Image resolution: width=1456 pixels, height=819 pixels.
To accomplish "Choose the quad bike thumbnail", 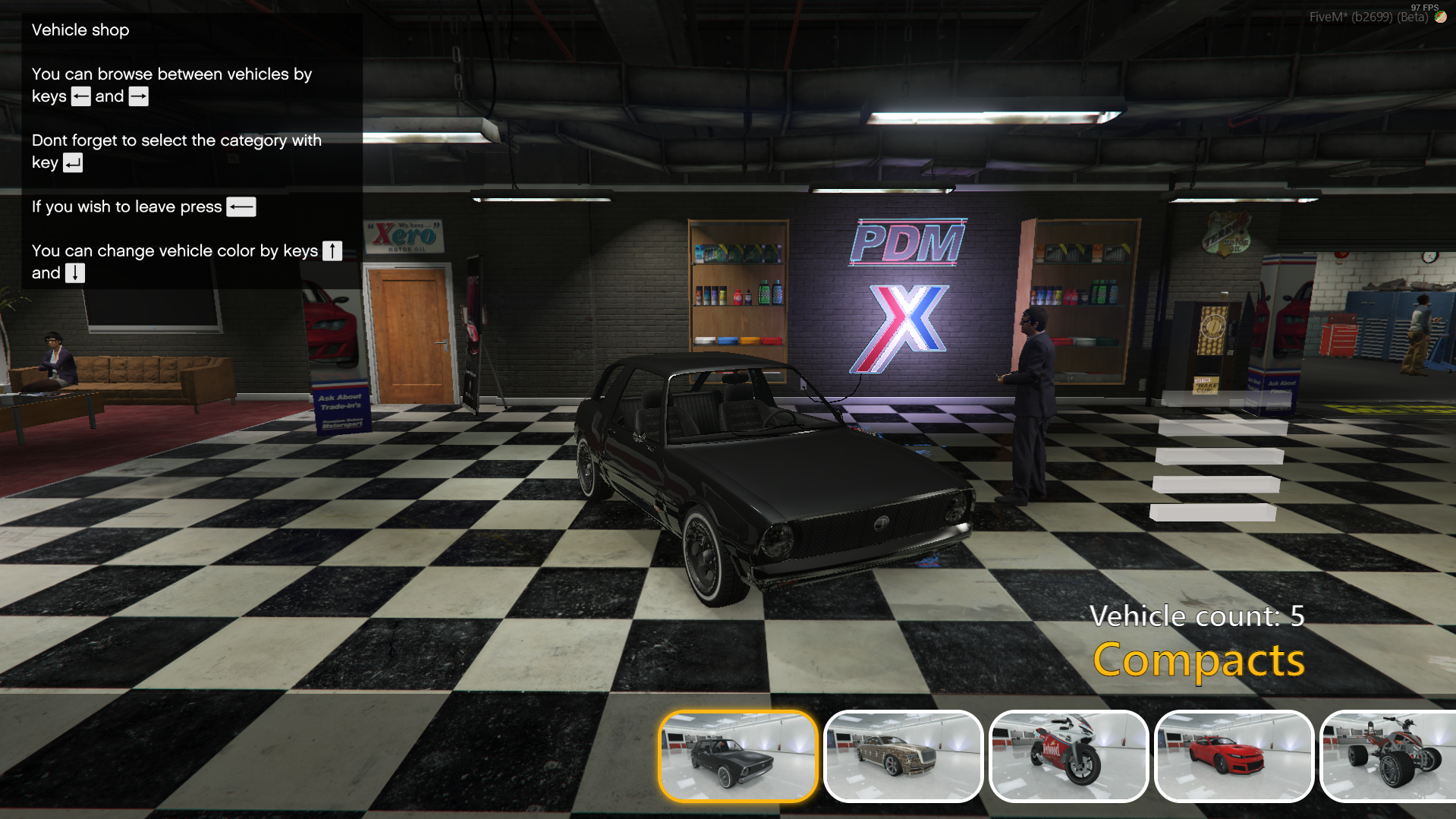I will [1390, 756].
